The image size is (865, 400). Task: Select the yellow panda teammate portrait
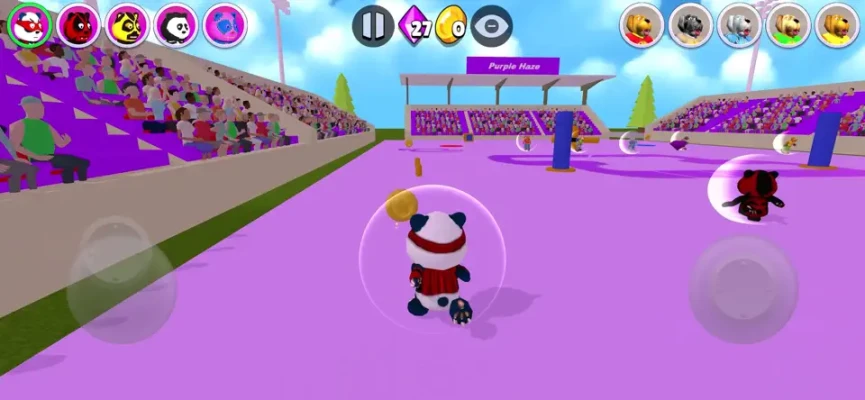click(128, 25)
